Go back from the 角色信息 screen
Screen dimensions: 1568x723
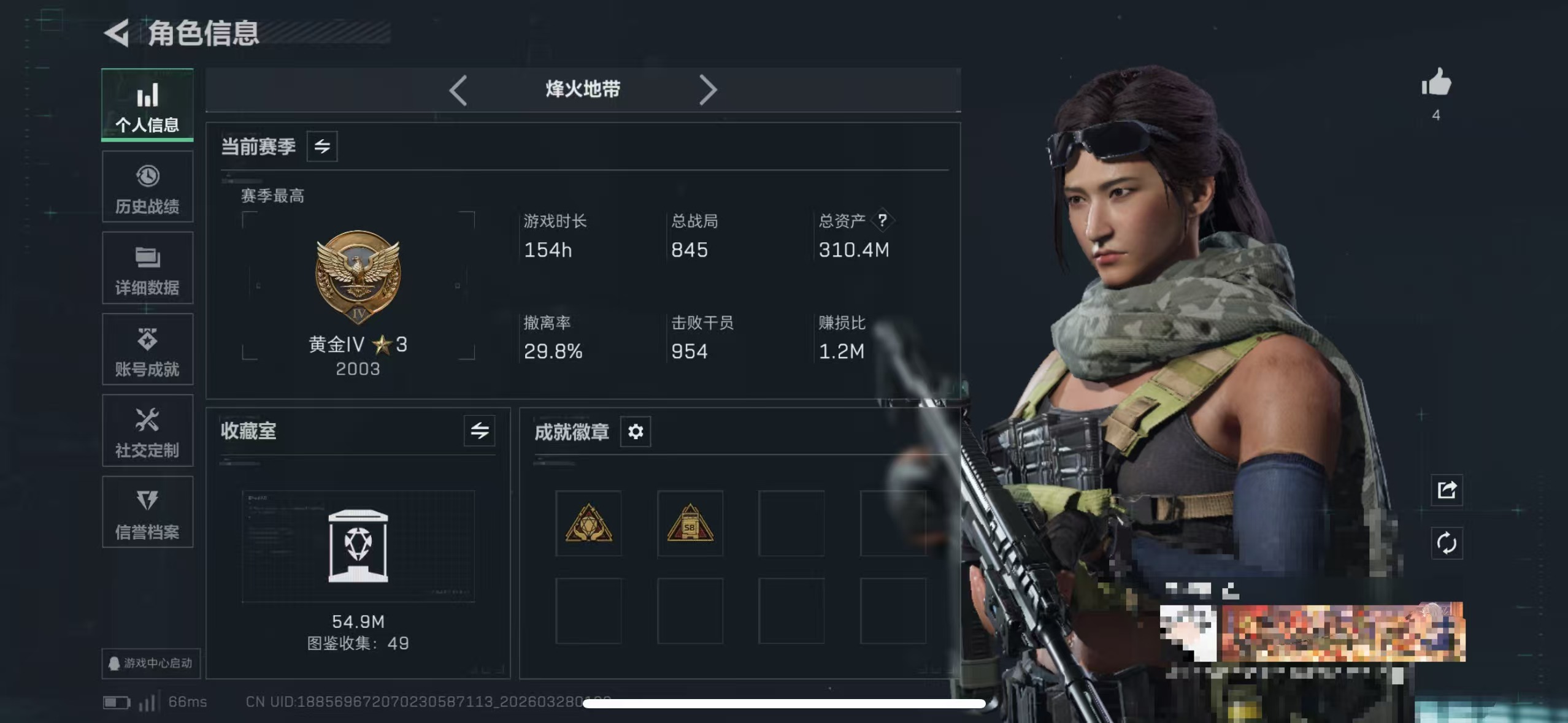pos(117,33)
